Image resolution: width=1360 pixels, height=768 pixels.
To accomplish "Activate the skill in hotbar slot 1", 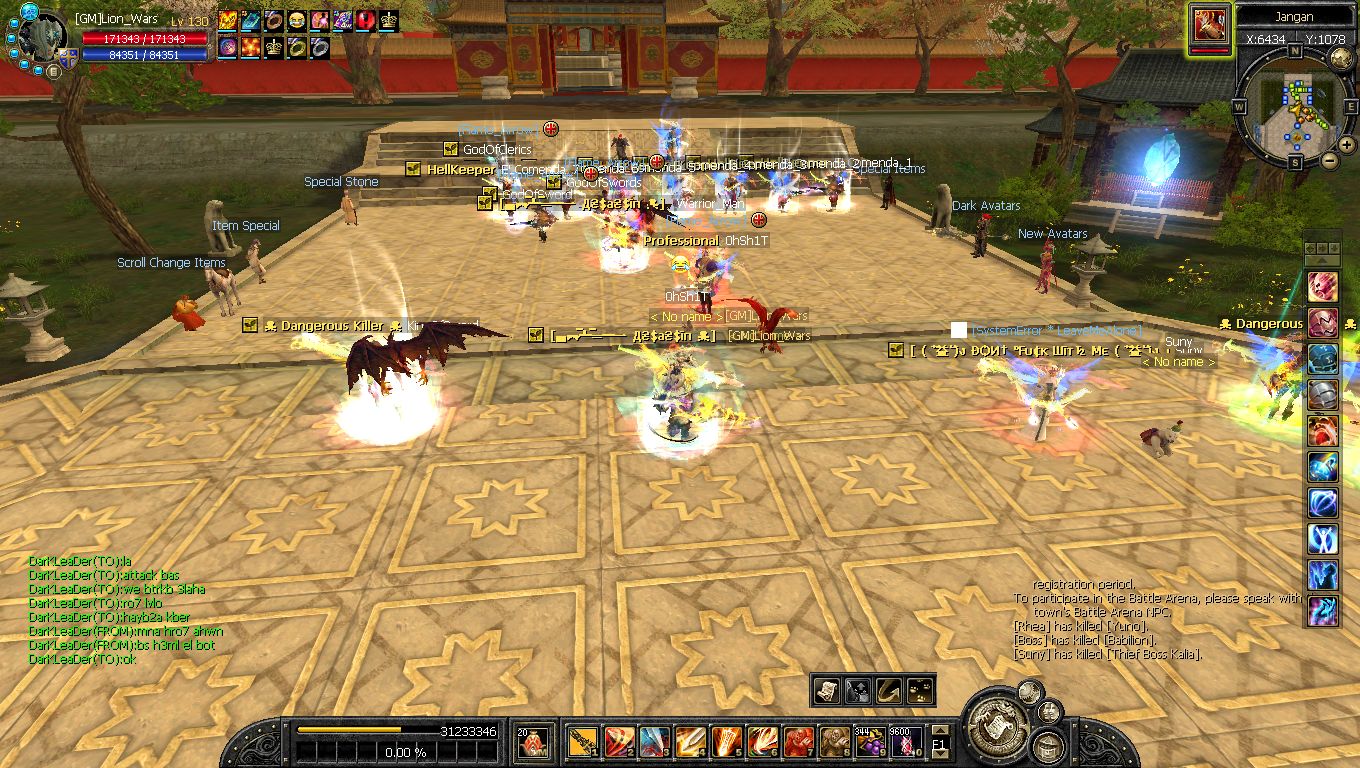I will tap(583, 741).
